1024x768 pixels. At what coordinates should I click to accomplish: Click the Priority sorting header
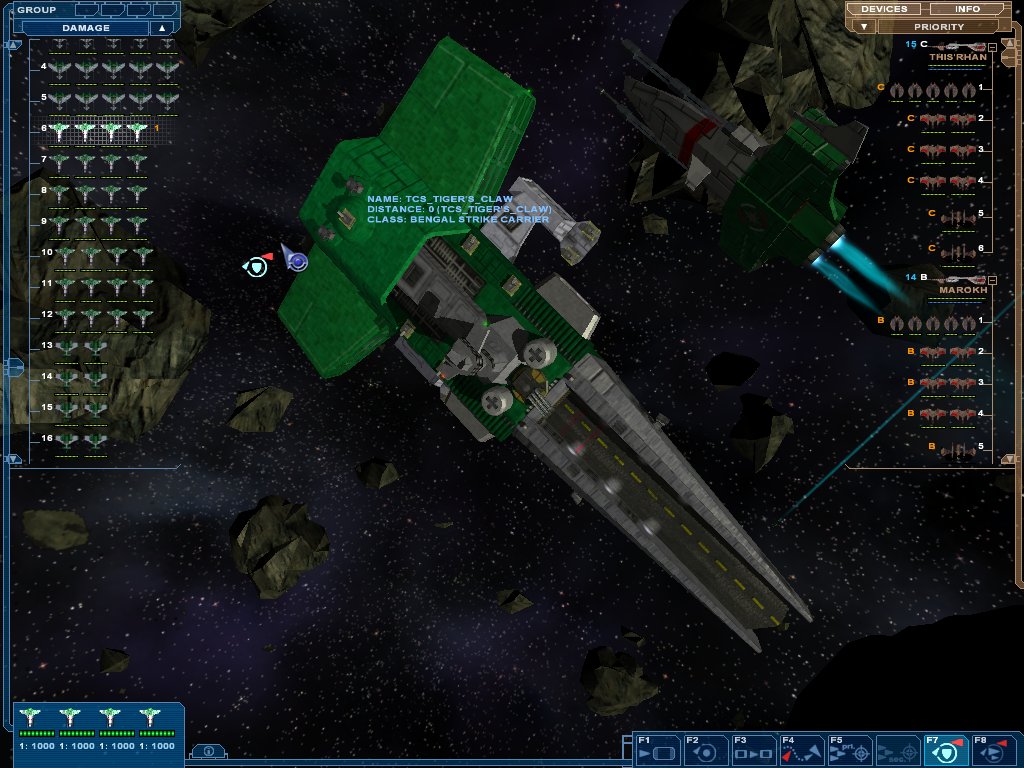[x=939, y=27]
